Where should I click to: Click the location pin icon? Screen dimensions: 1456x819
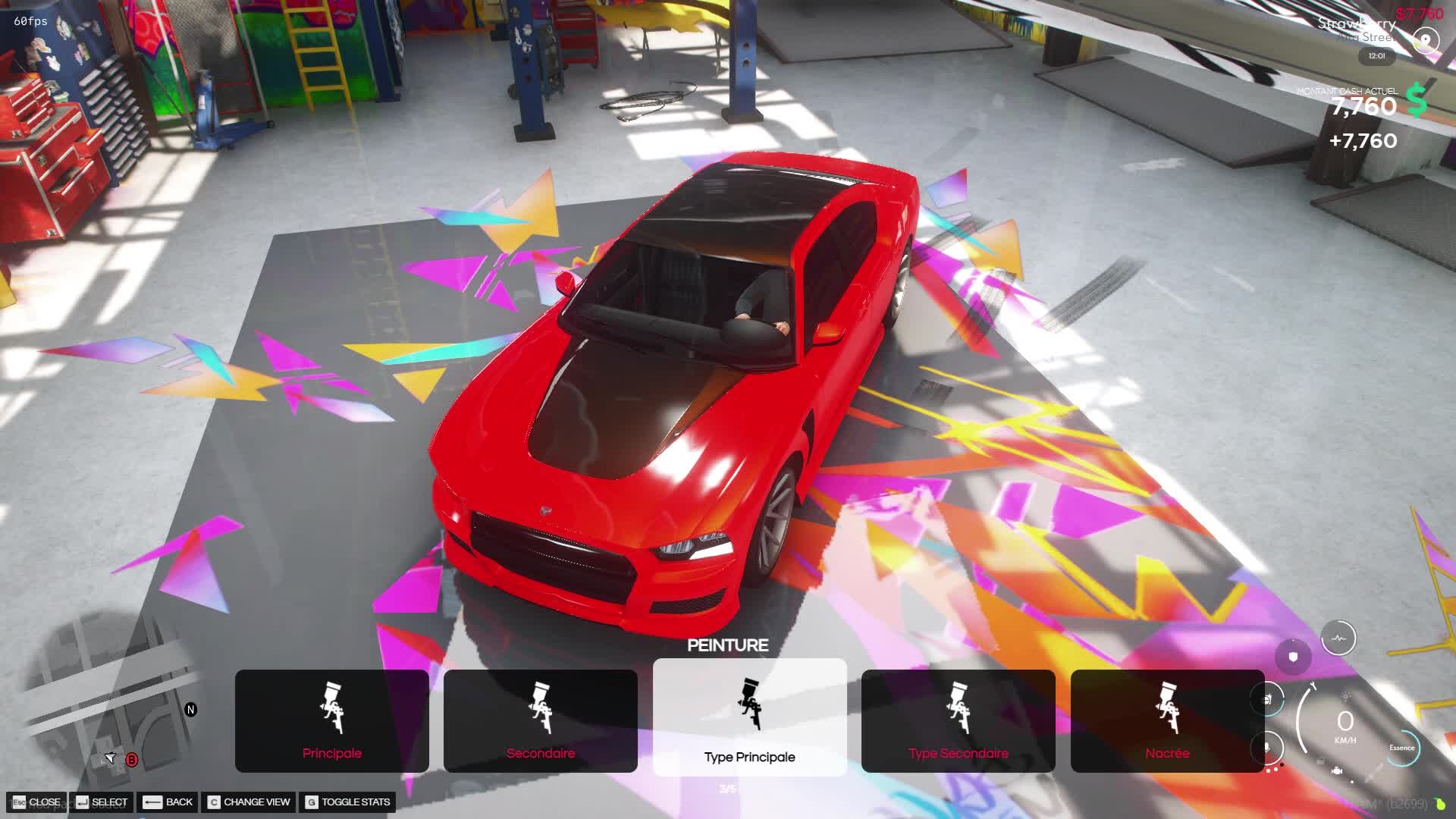point(1426,40)
